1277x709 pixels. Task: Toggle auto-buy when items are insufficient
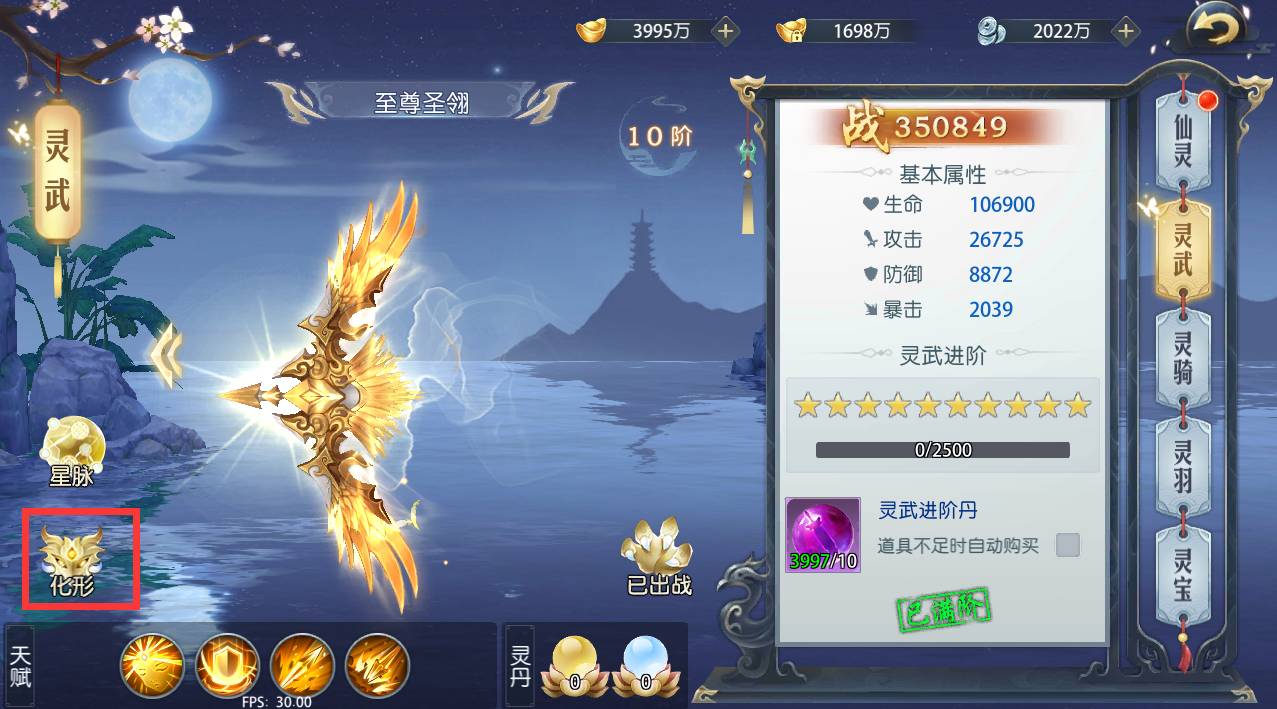coord(1068,545)
